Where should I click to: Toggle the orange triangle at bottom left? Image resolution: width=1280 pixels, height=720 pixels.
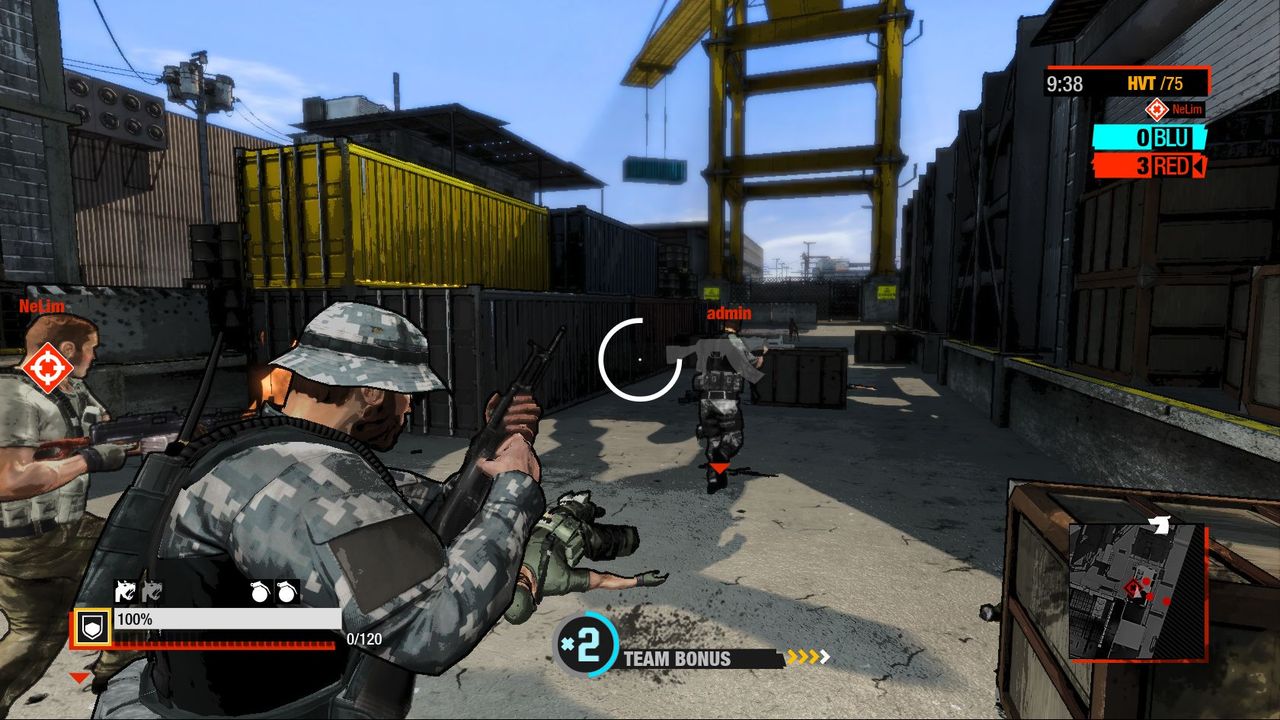(79, 676)
